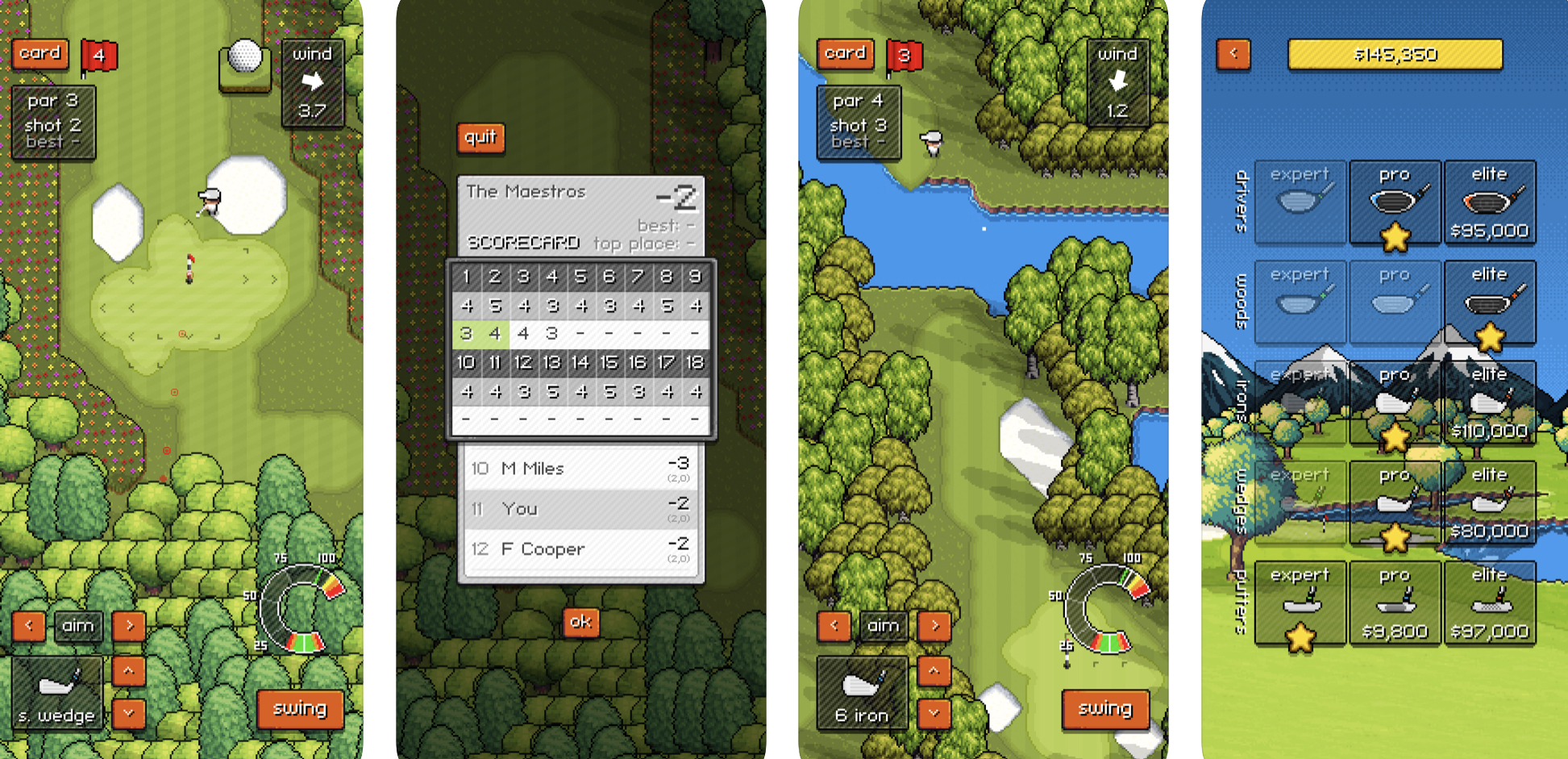Choose the elite iron for $110,000
This screenshot has height=759, width=1568.
[1490, 402]
